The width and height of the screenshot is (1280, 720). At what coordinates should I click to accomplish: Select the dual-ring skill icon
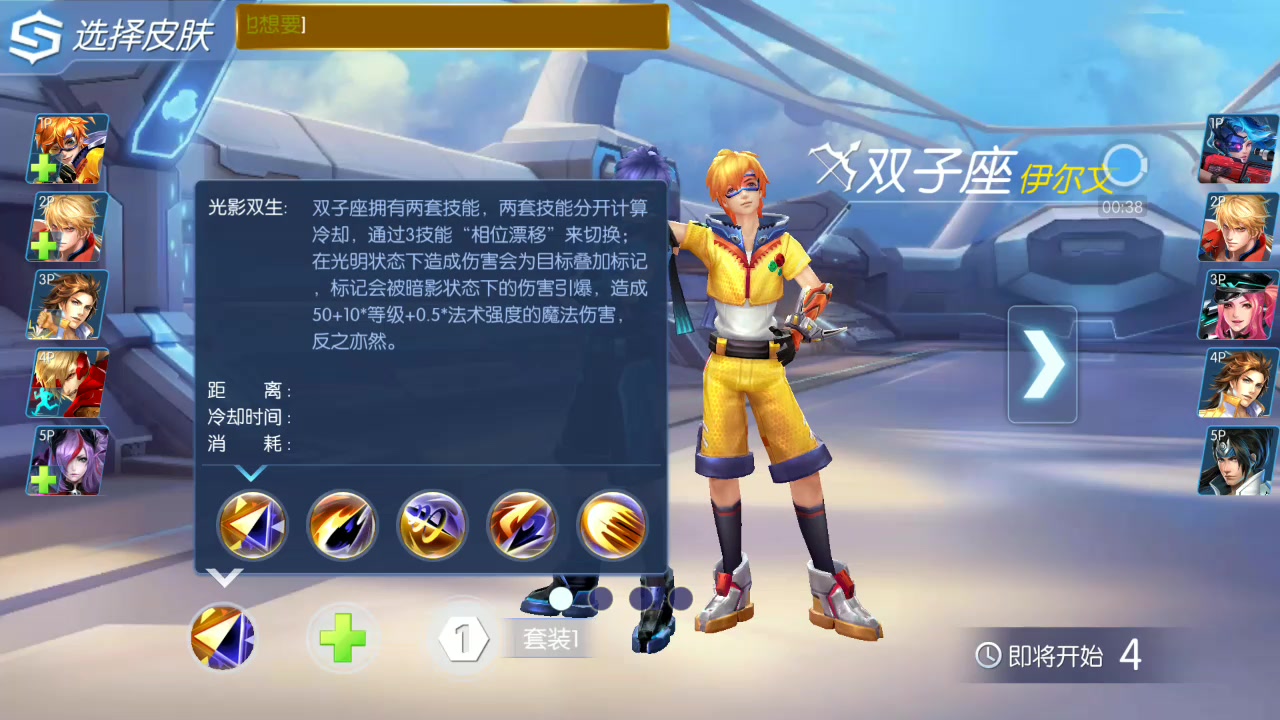431,525
